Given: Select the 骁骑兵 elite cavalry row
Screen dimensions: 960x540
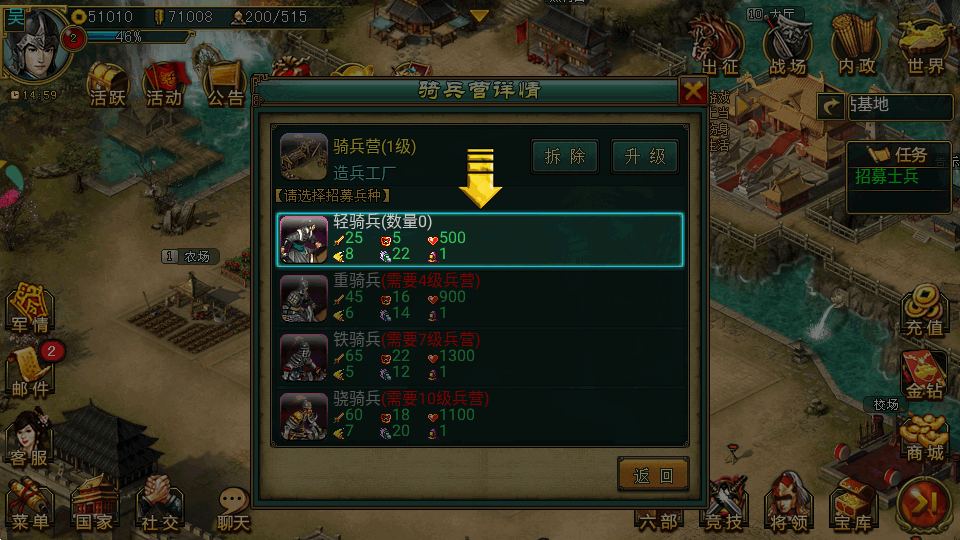Looking at the screenshot, I should 480,416.
